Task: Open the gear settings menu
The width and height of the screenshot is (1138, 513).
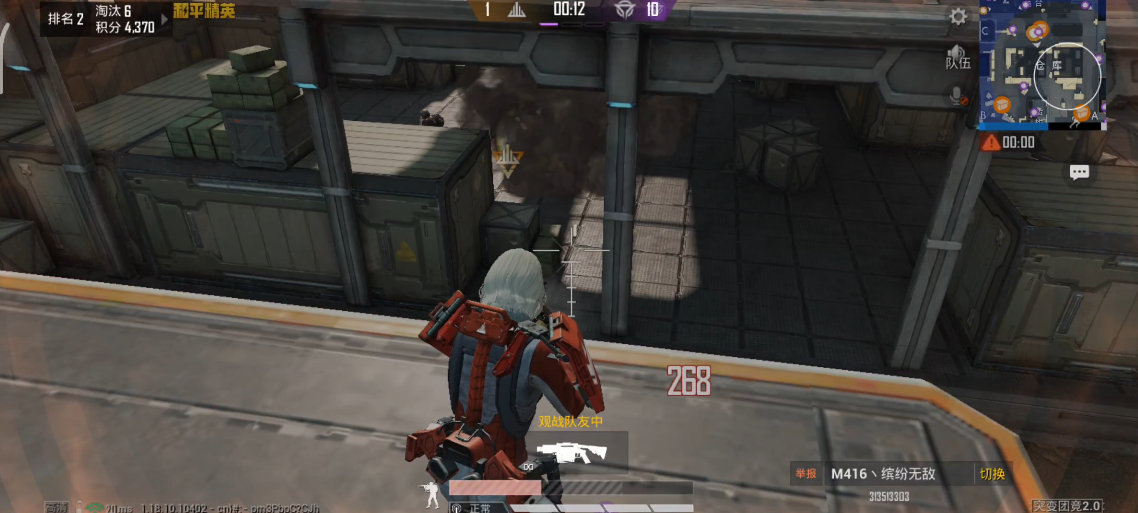Action: 958,16
